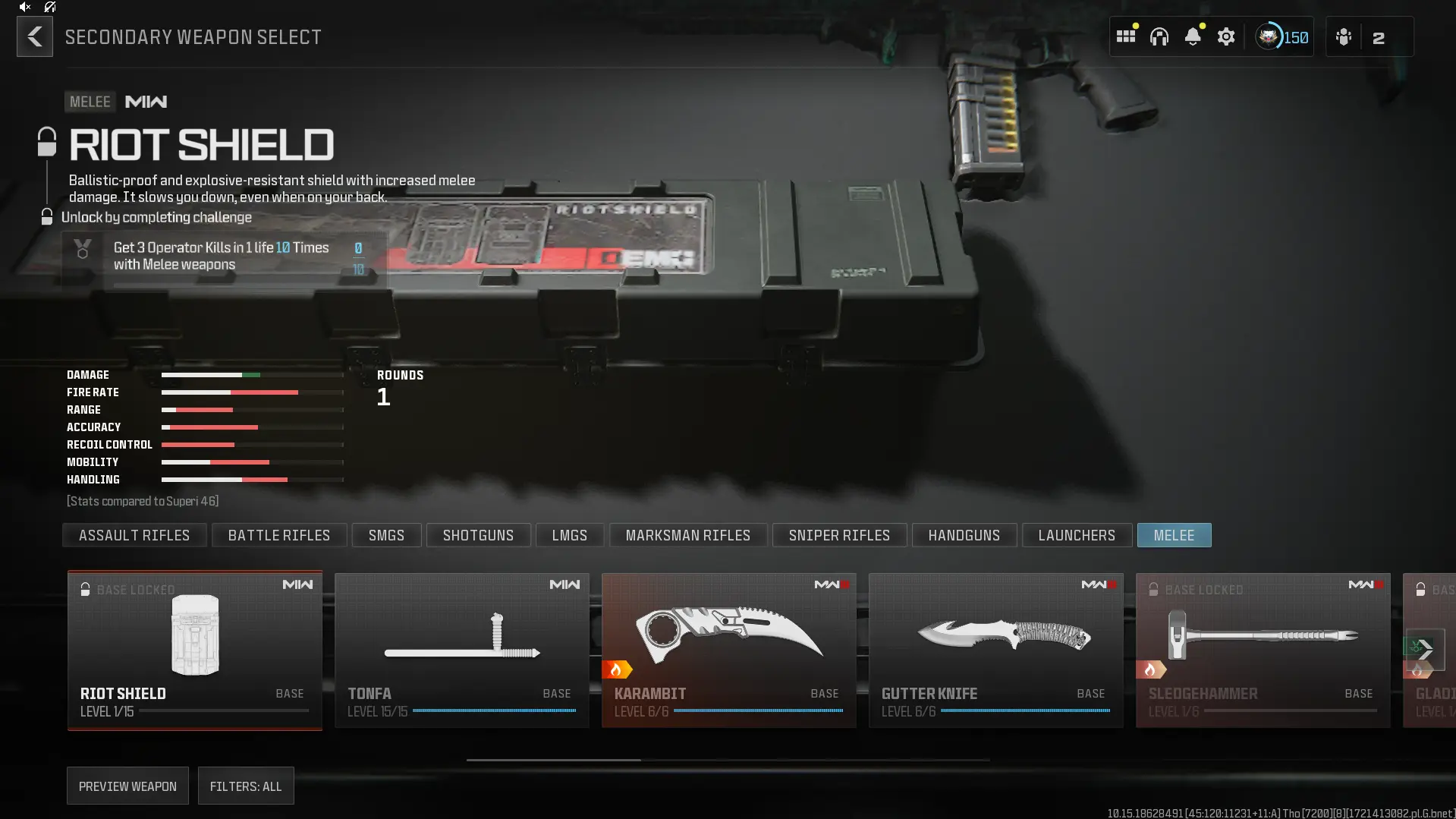Screen dimensions: 1456x819
Task: Click the padlock beside the Riot Shield name
Action: point(46,140)
